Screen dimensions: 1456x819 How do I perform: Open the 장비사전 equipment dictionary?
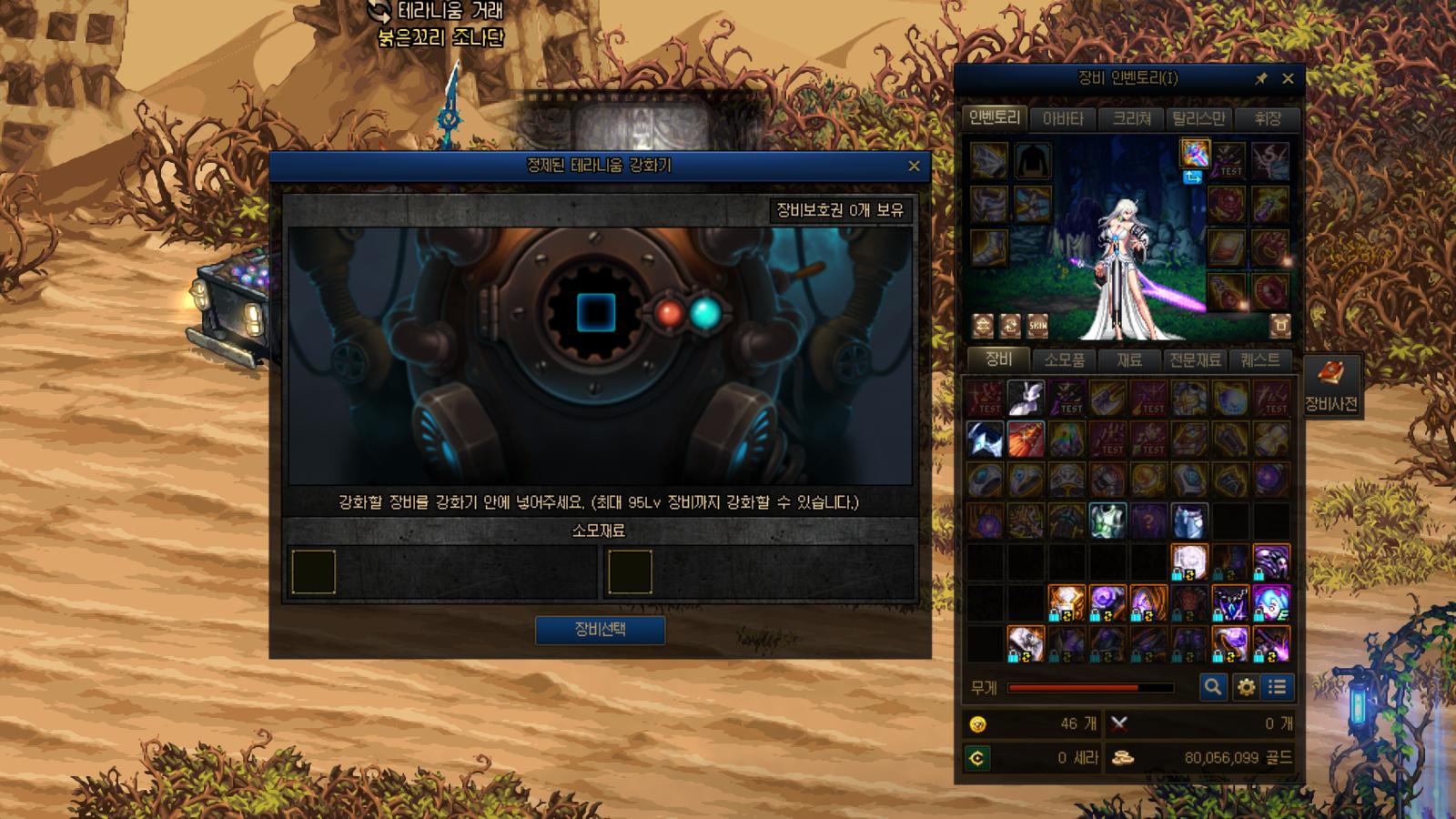tap(1330, 386)
